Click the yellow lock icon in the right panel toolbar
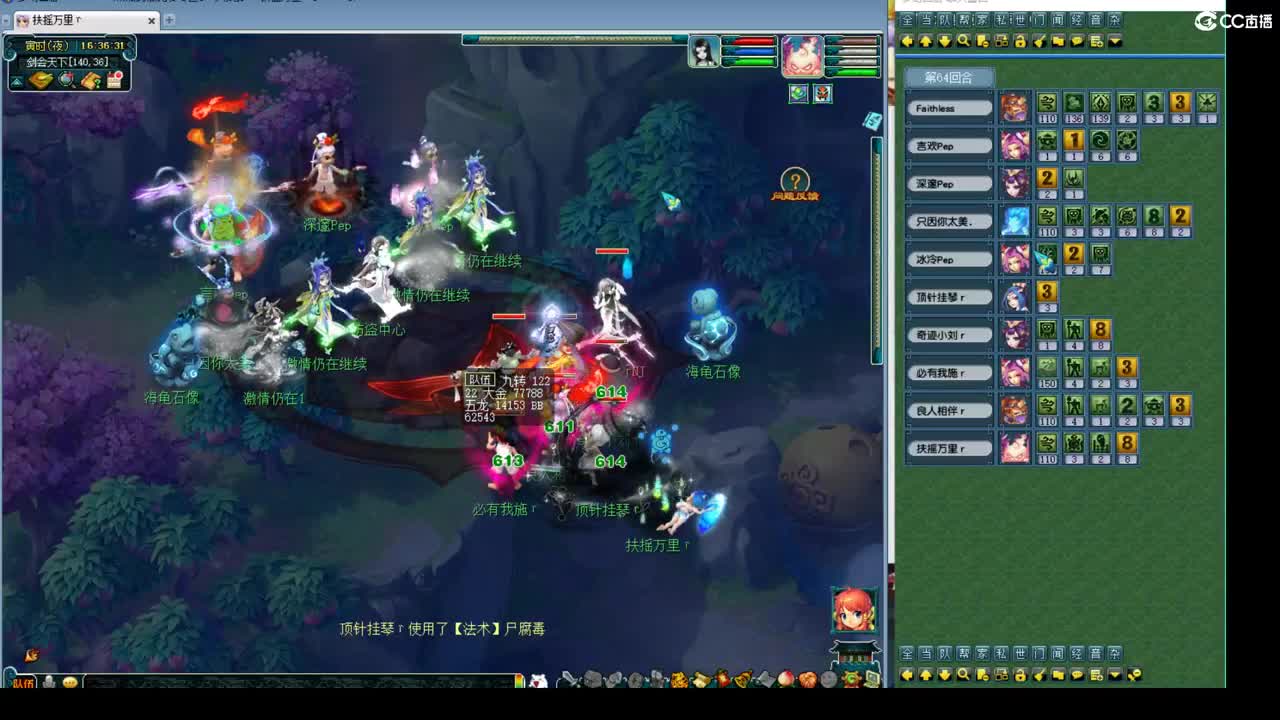The width and height of the screenshot is (1280, 720). [1020, 42]
